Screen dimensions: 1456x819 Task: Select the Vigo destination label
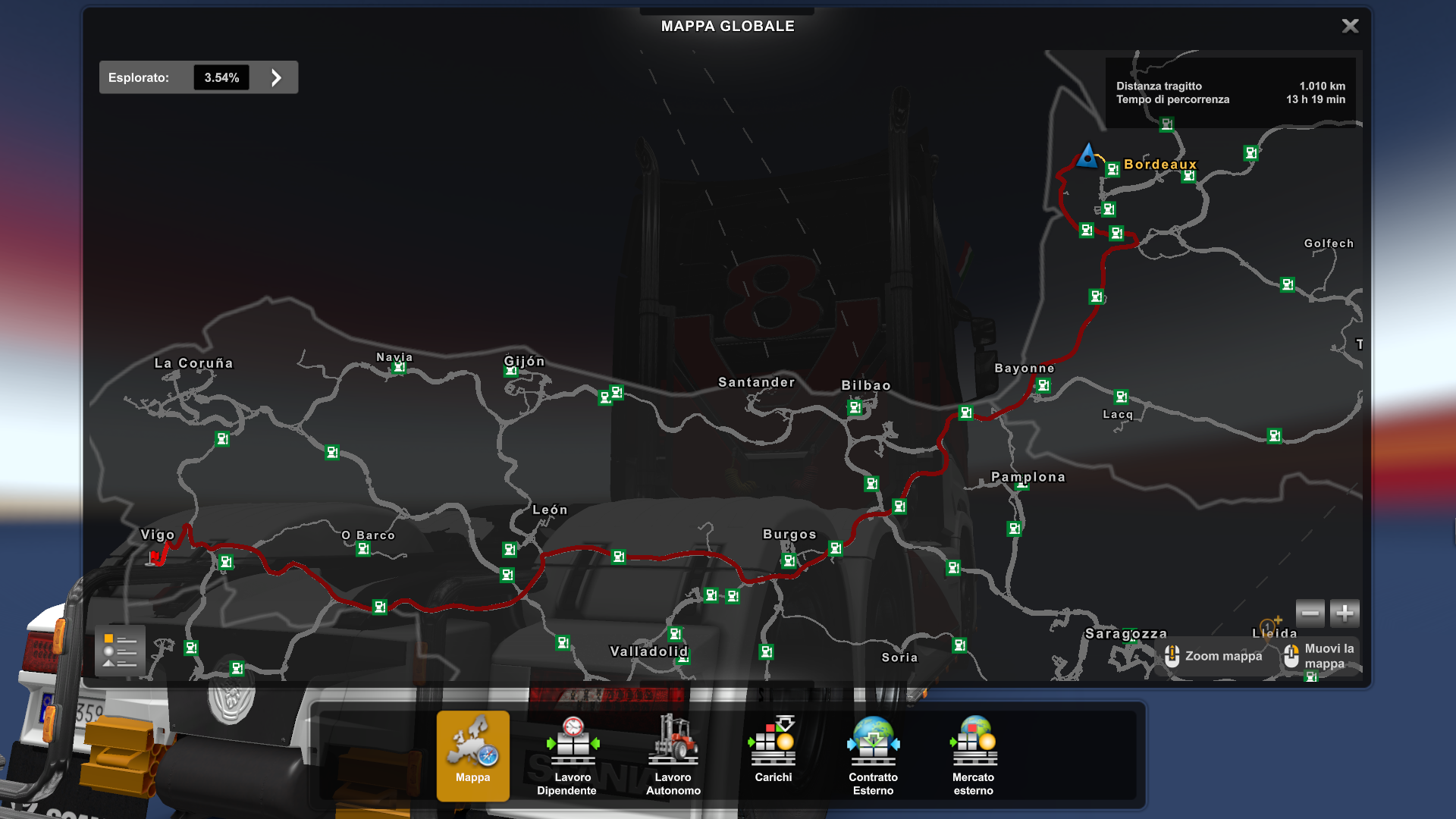(x=158, y=535)
